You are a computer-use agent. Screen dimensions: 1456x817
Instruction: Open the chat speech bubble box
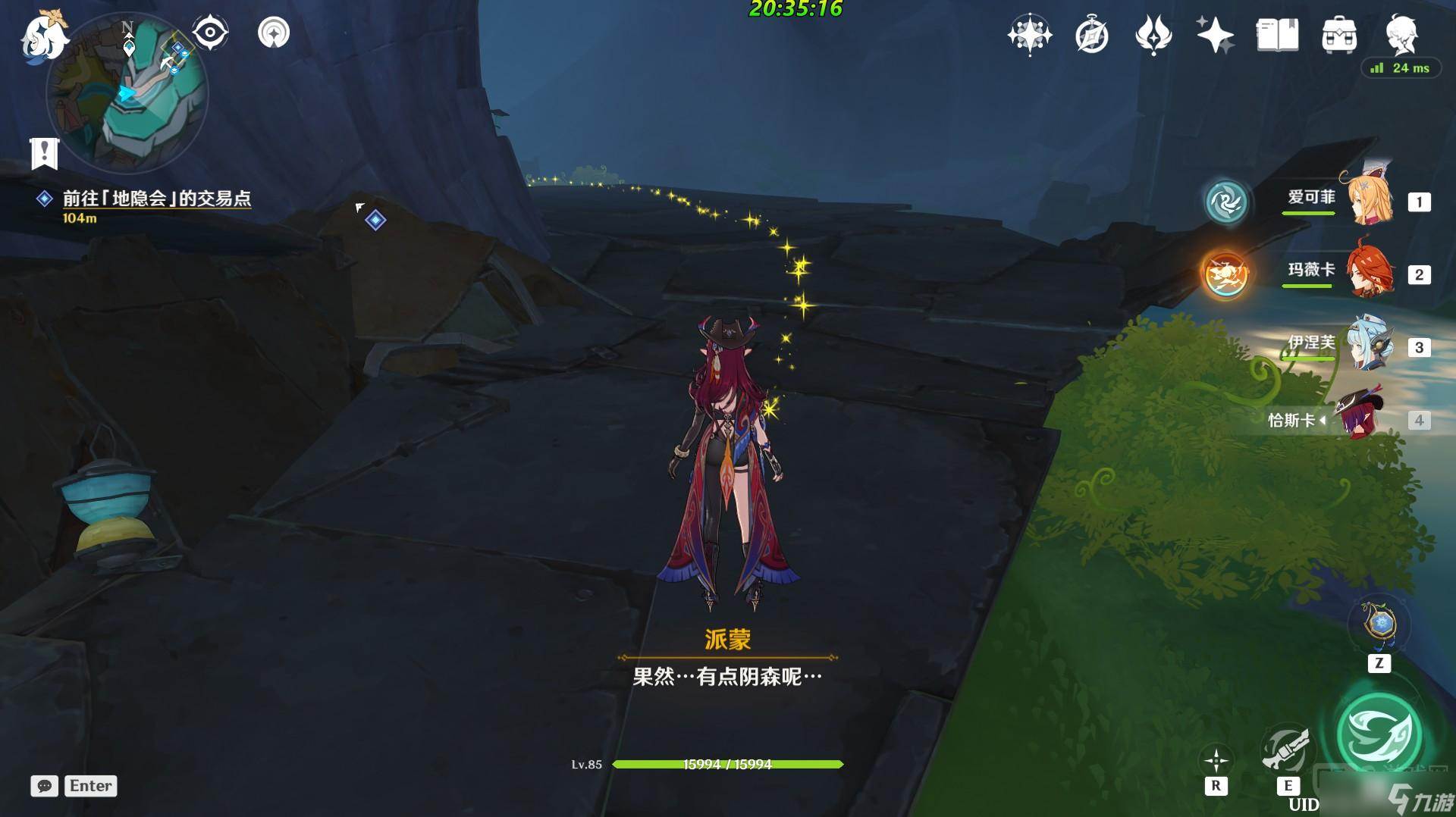pos(45,786)
